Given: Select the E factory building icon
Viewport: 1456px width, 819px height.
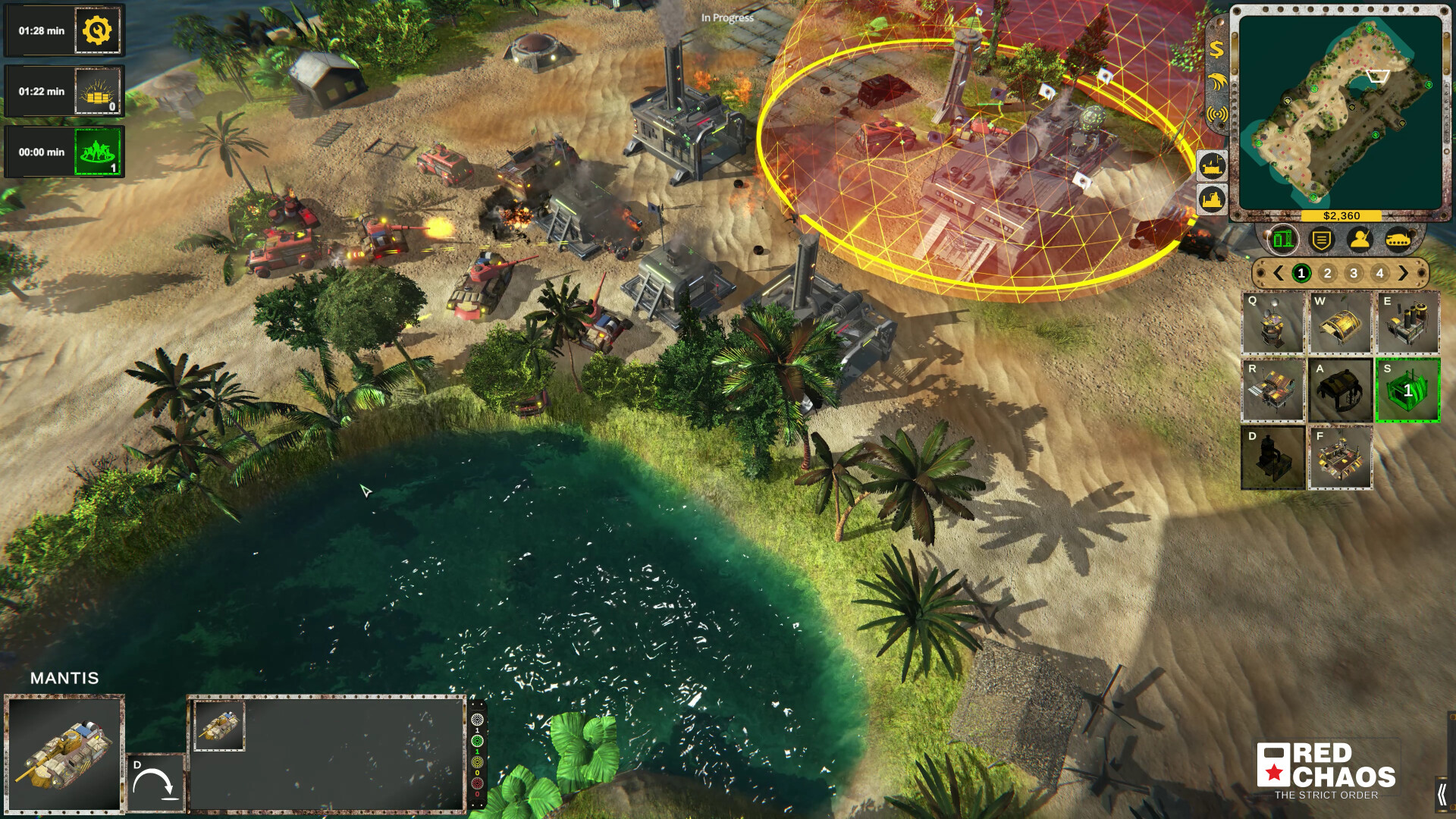Looking at the screenshot, I should tap(1409, 322).
